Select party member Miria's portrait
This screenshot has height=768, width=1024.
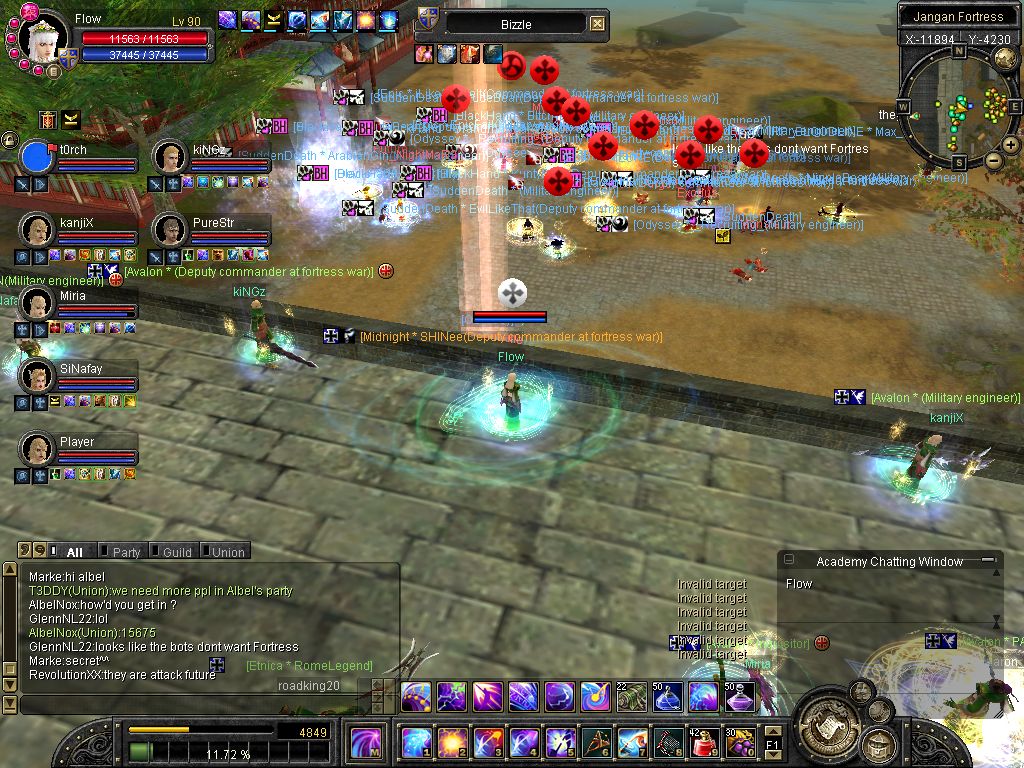click(x=37, y=303)
